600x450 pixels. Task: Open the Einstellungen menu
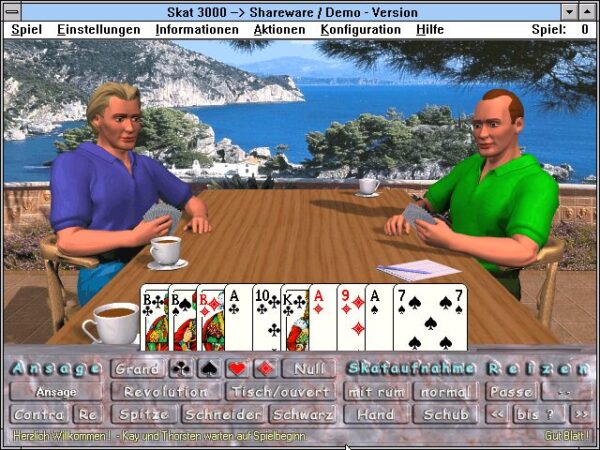(x=98, y=30)
